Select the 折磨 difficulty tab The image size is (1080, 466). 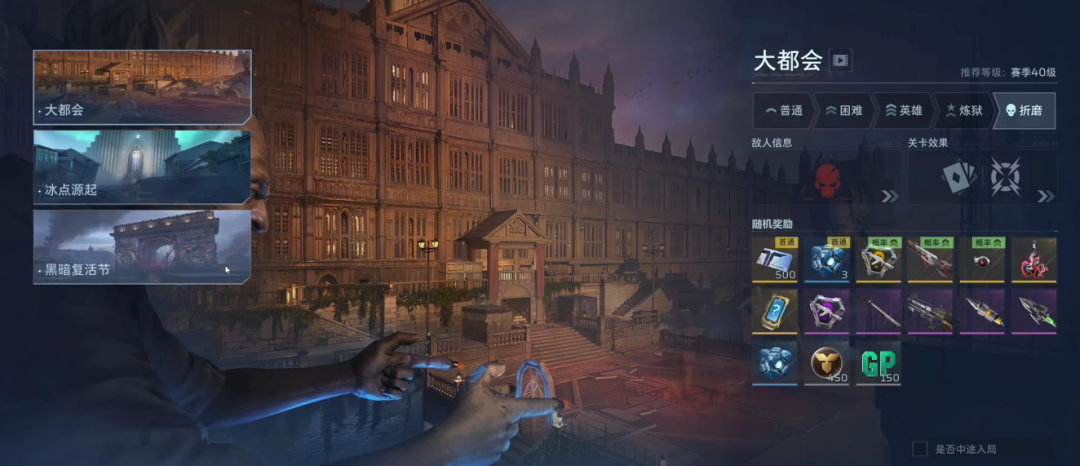click(x=1024, y=110)
